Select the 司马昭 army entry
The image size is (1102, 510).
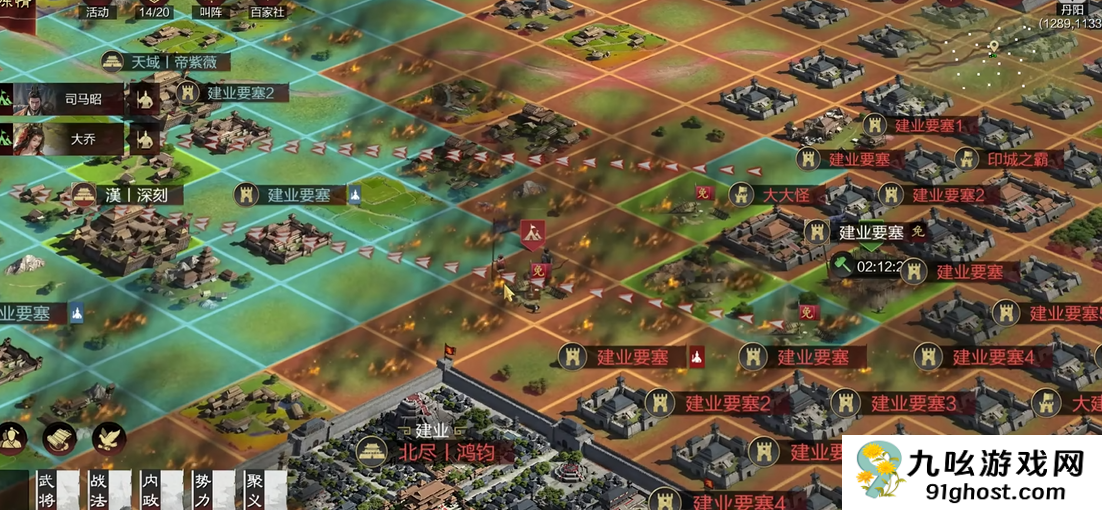point(68,99)
